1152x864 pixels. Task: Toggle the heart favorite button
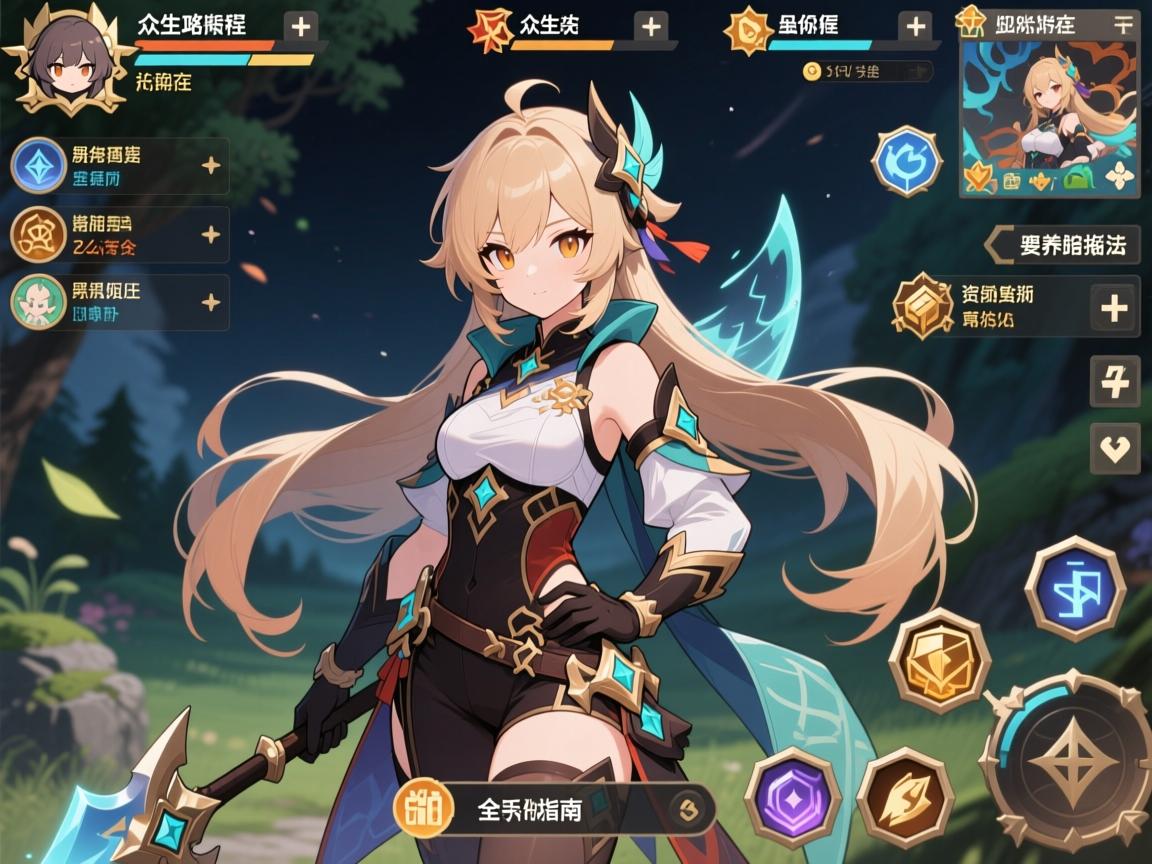(x=1113, y=446)
